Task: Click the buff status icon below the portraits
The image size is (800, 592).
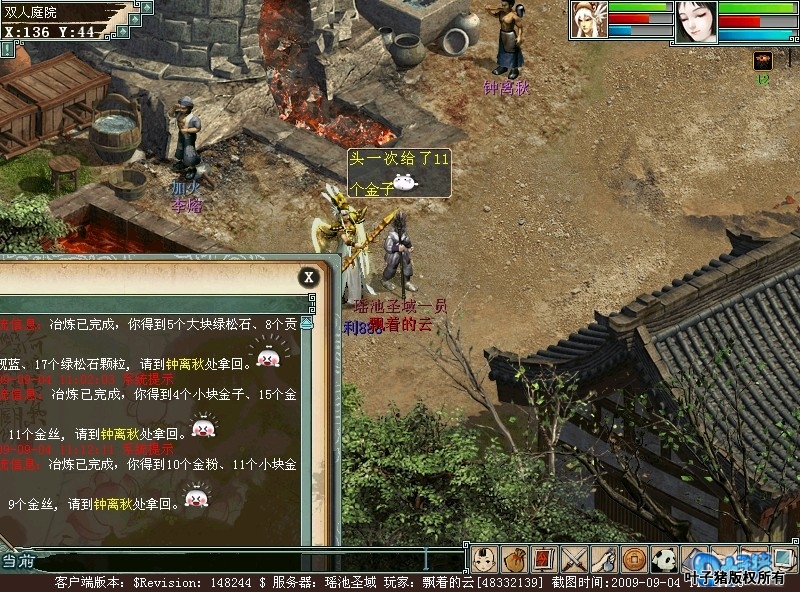Action: coord(762,60)
